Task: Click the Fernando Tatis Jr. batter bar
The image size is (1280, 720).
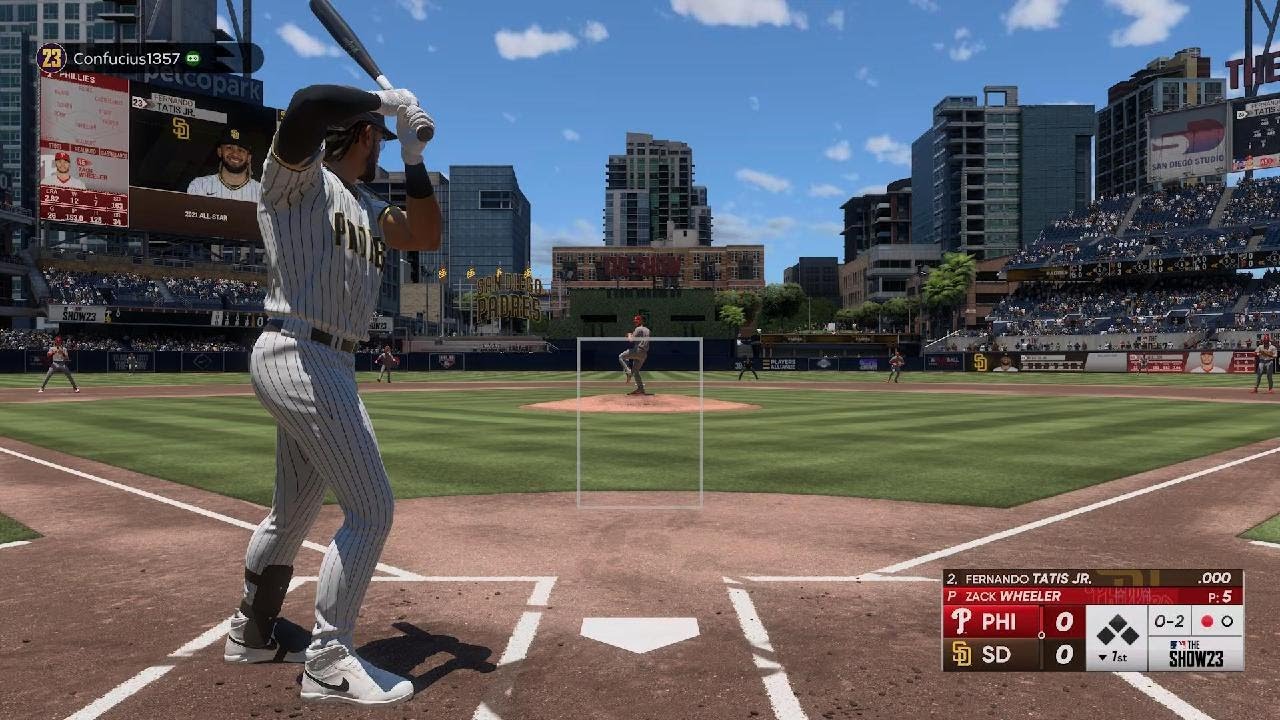Action: pyautogui.click(x=1092, y=578)
